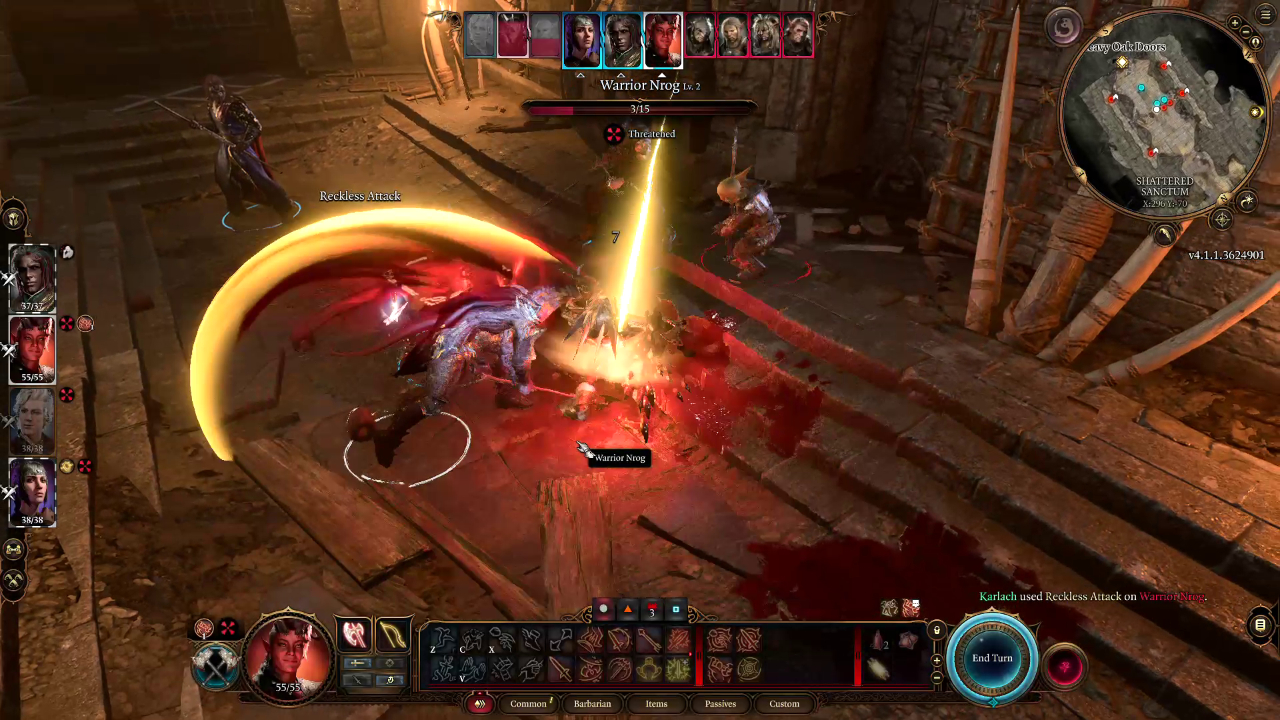
Task: Expand an extra hotbar row with the plus control
Action: click(935, 661)
